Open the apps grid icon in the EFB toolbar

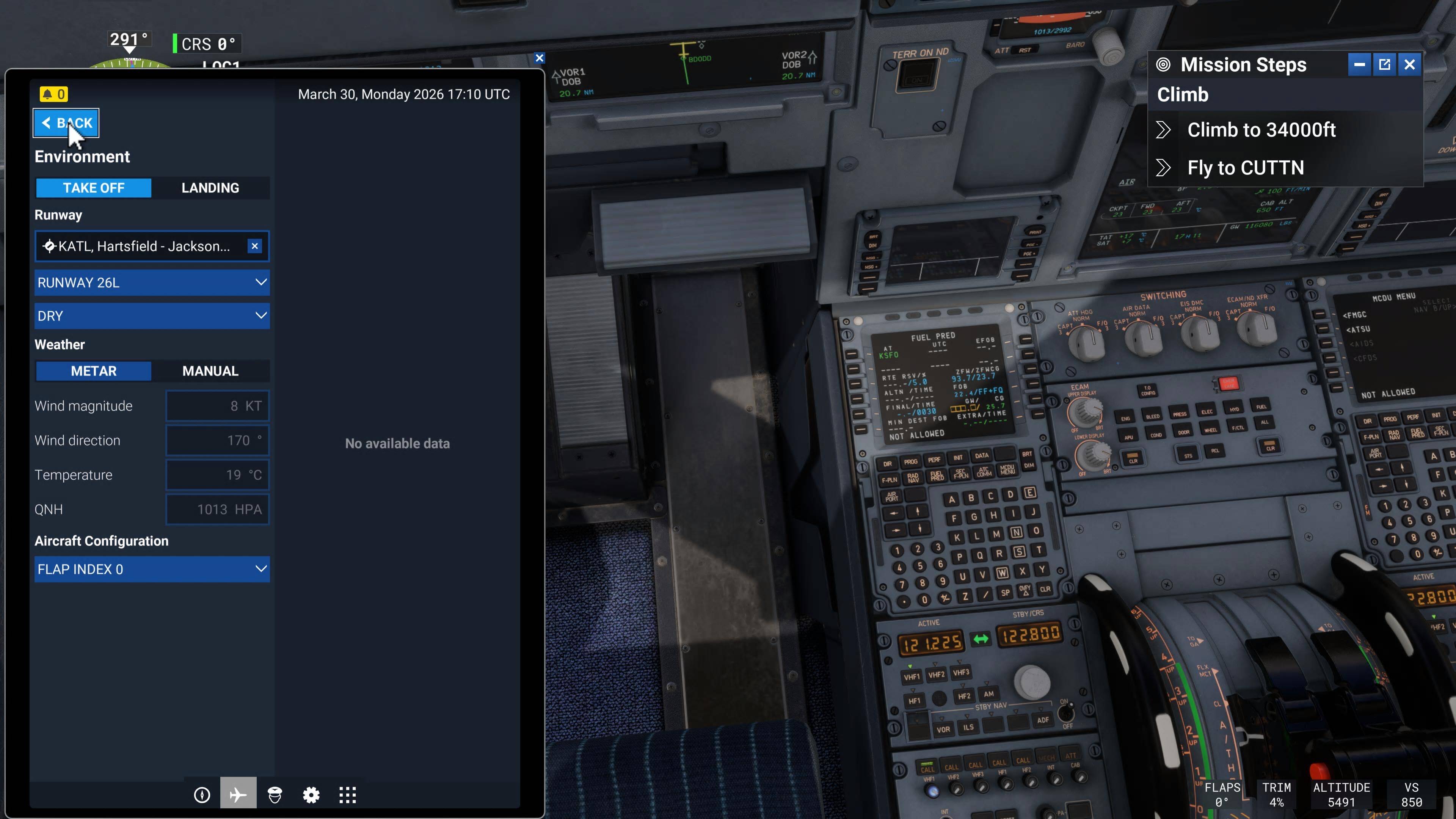348,794
